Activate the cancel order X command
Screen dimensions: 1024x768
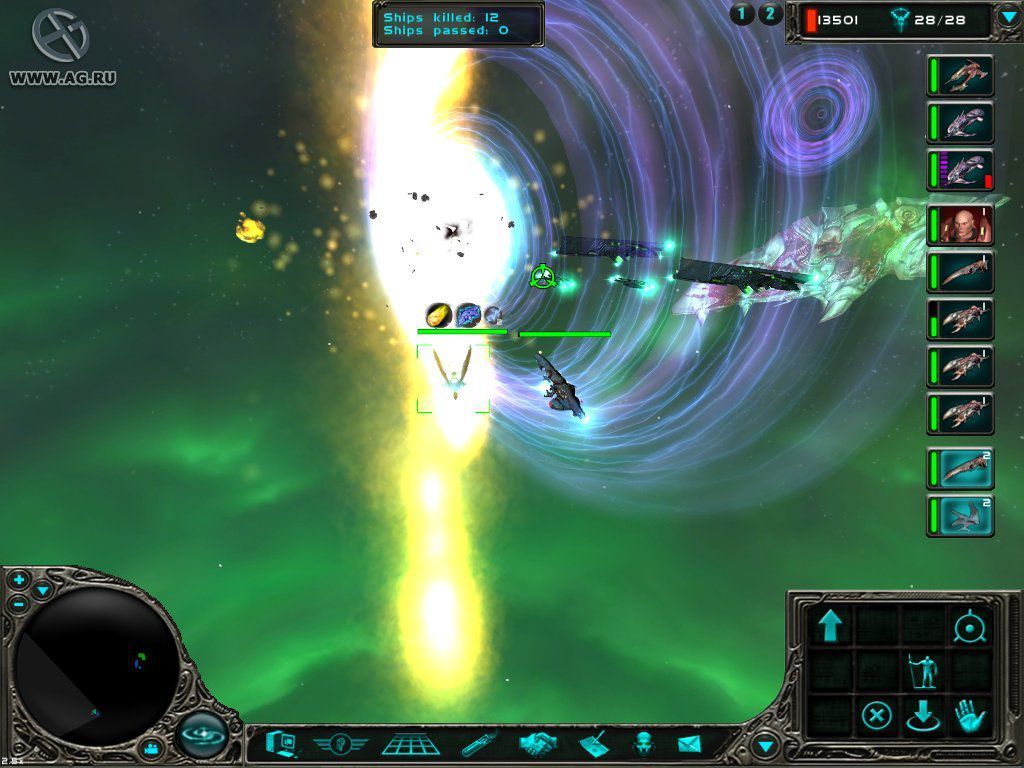coord(876,715)
